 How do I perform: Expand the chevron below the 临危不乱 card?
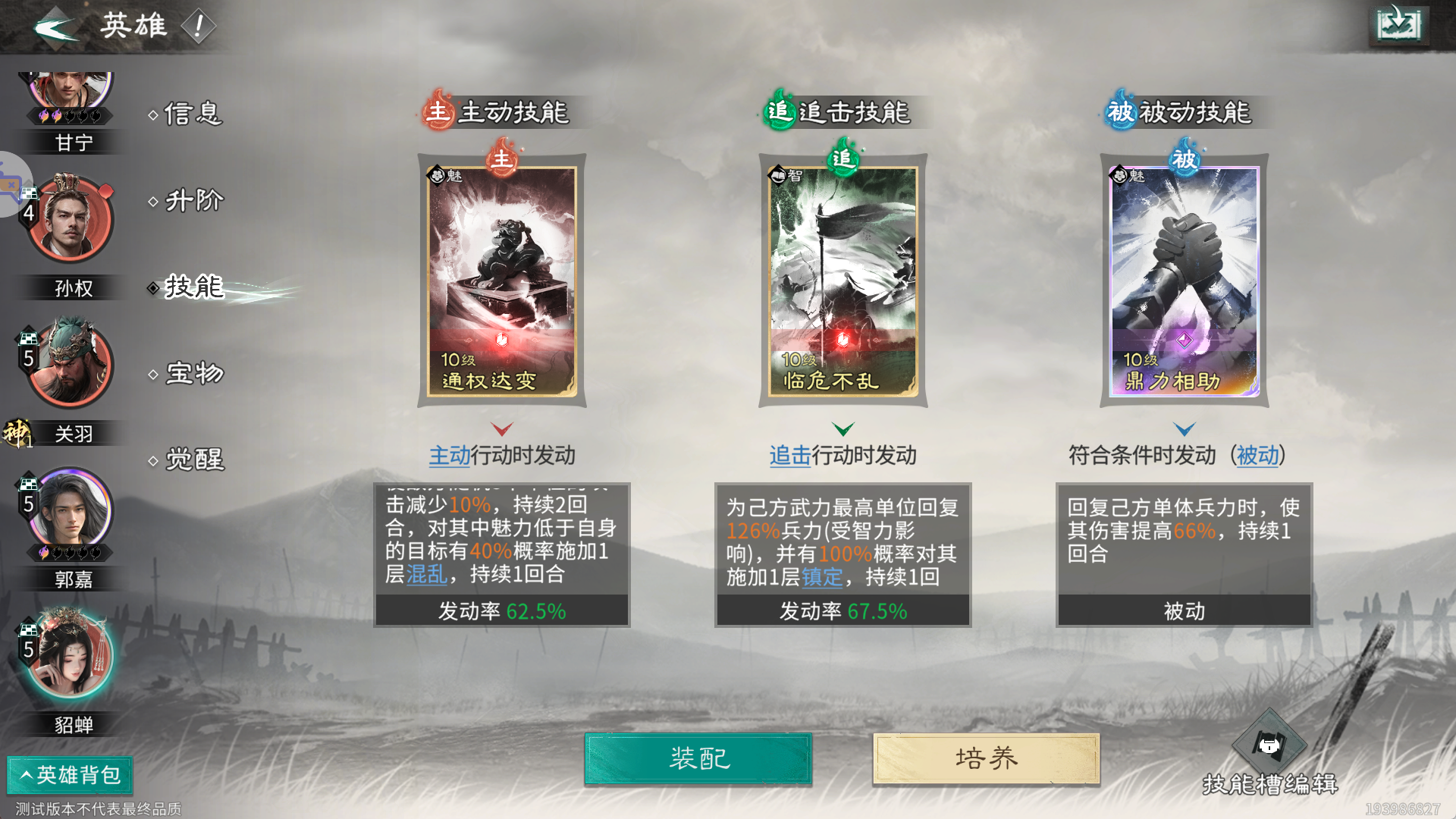(842, 428)
